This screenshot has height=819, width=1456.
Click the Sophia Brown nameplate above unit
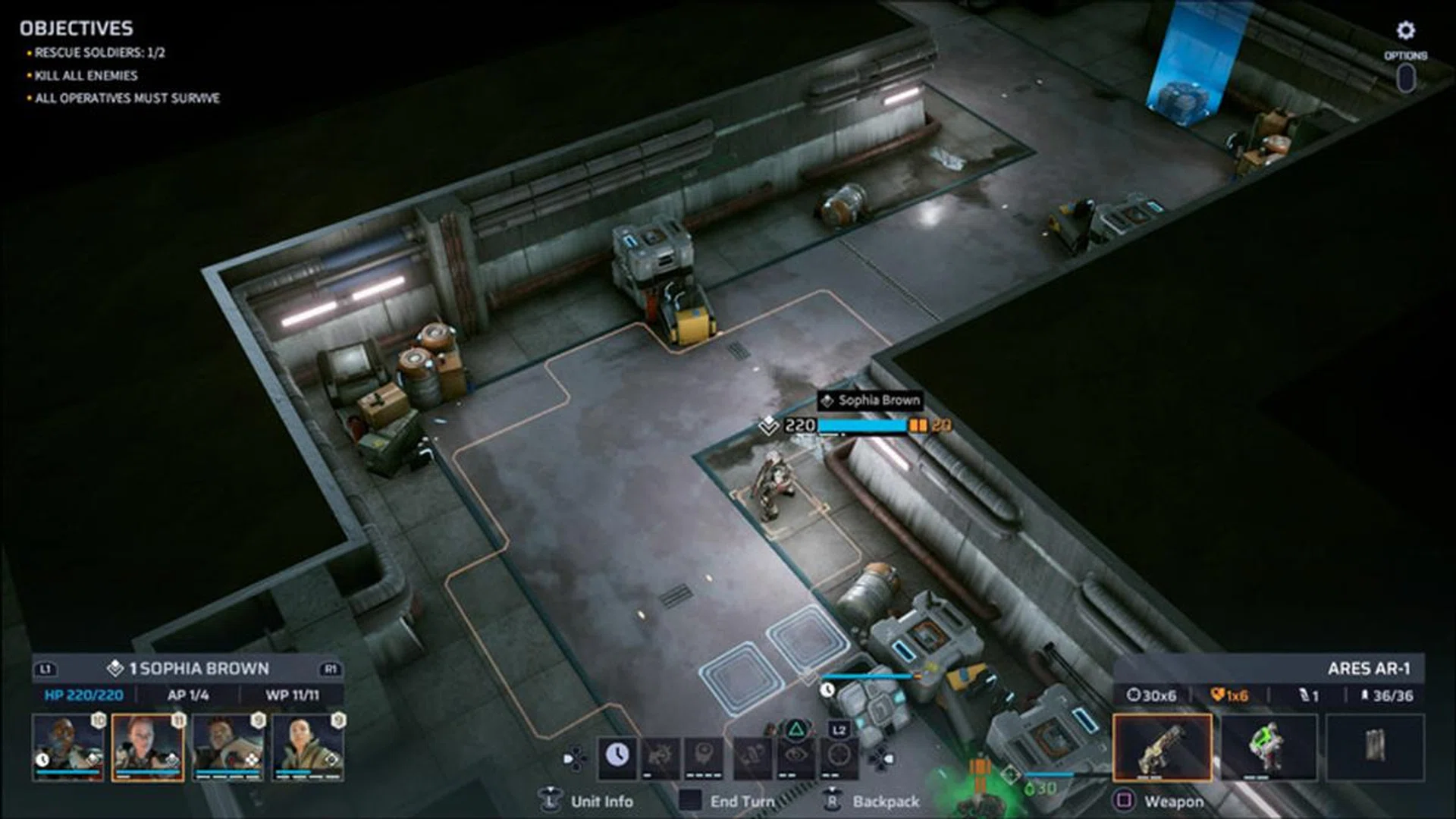[870, 400]
